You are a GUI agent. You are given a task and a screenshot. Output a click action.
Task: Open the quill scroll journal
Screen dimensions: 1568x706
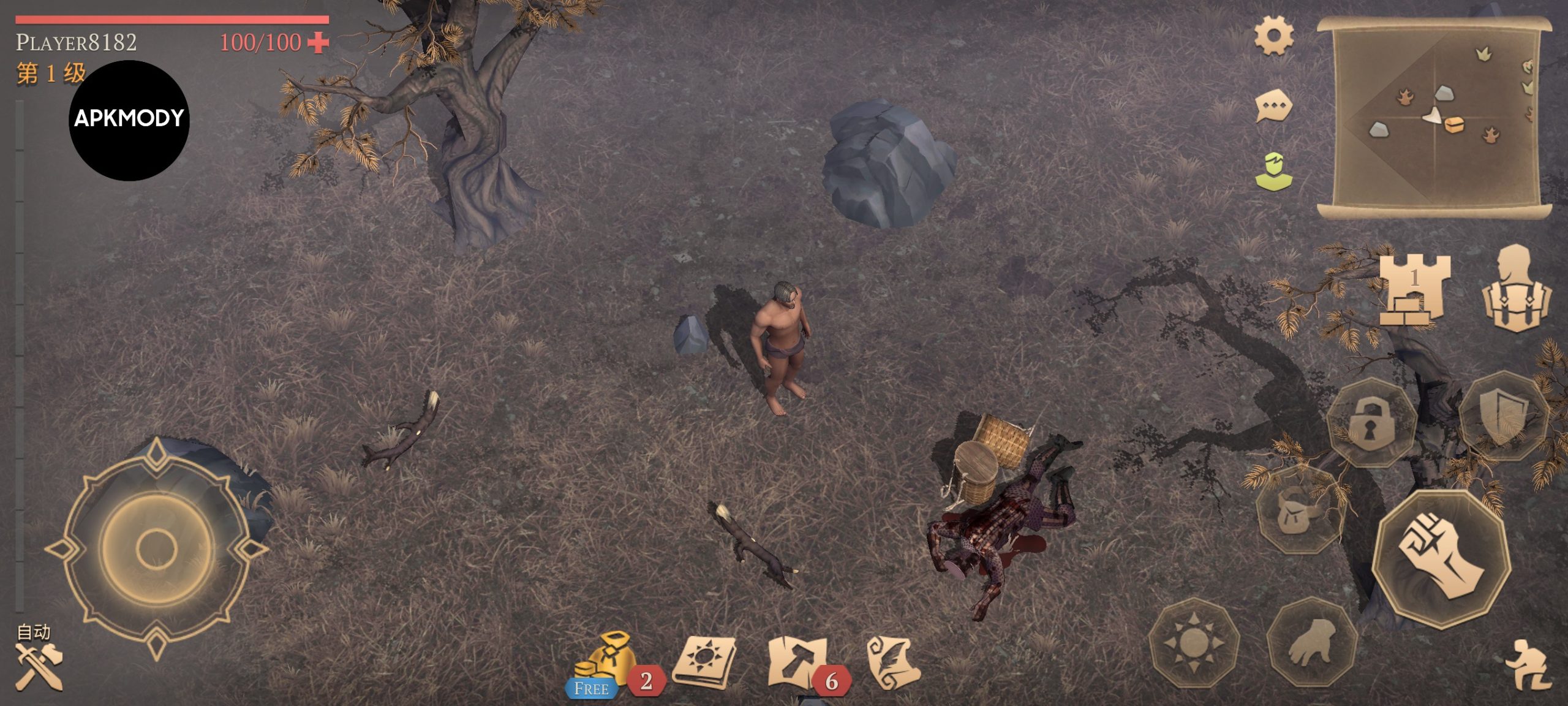(894, 663)
